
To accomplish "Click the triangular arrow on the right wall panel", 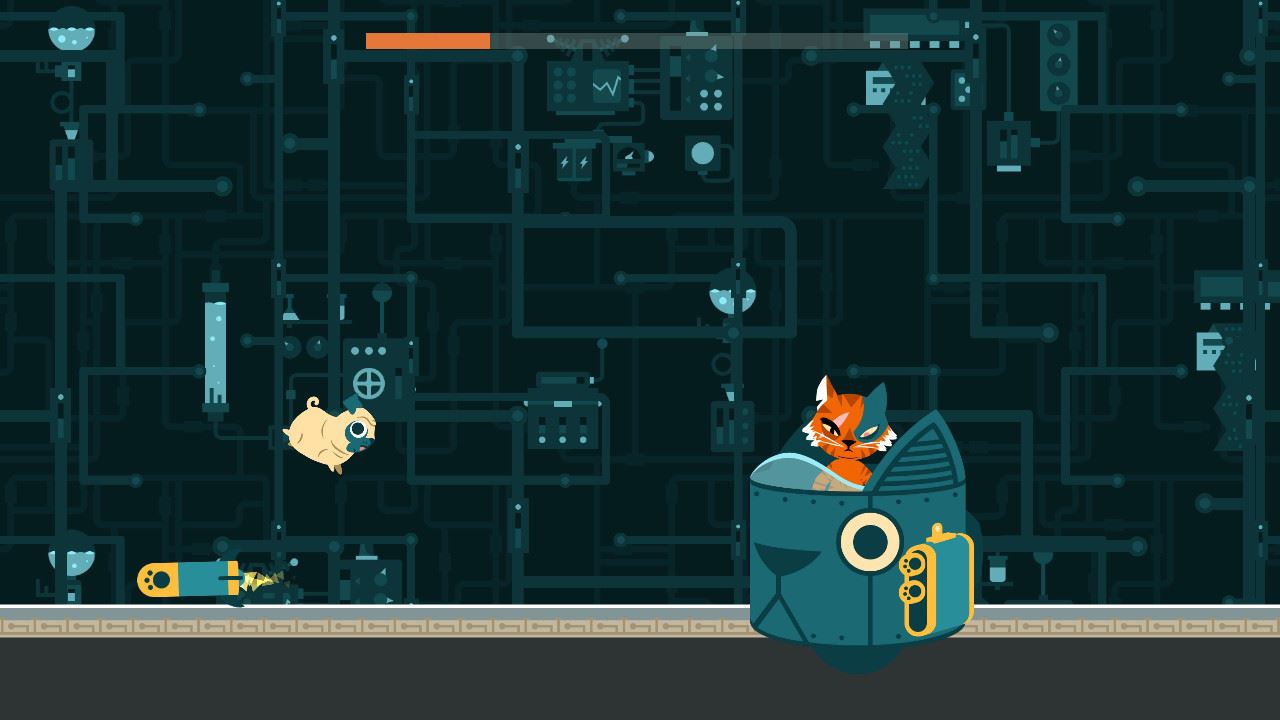I will (722, 75).
